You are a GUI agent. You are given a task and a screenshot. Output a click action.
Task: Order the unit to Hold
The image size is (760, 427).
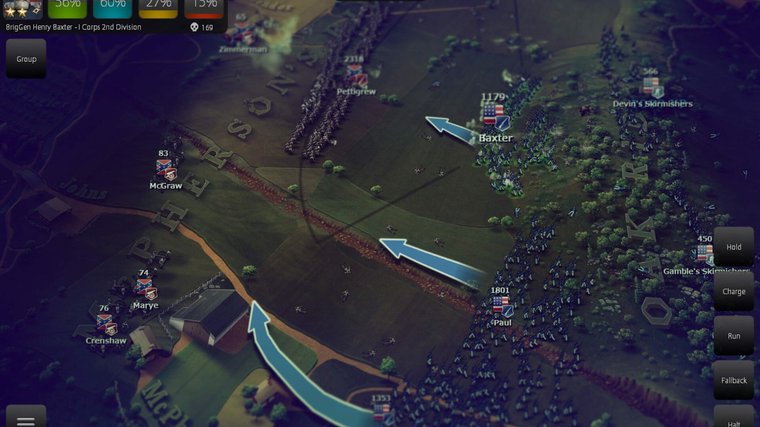(x=734, y=246)
